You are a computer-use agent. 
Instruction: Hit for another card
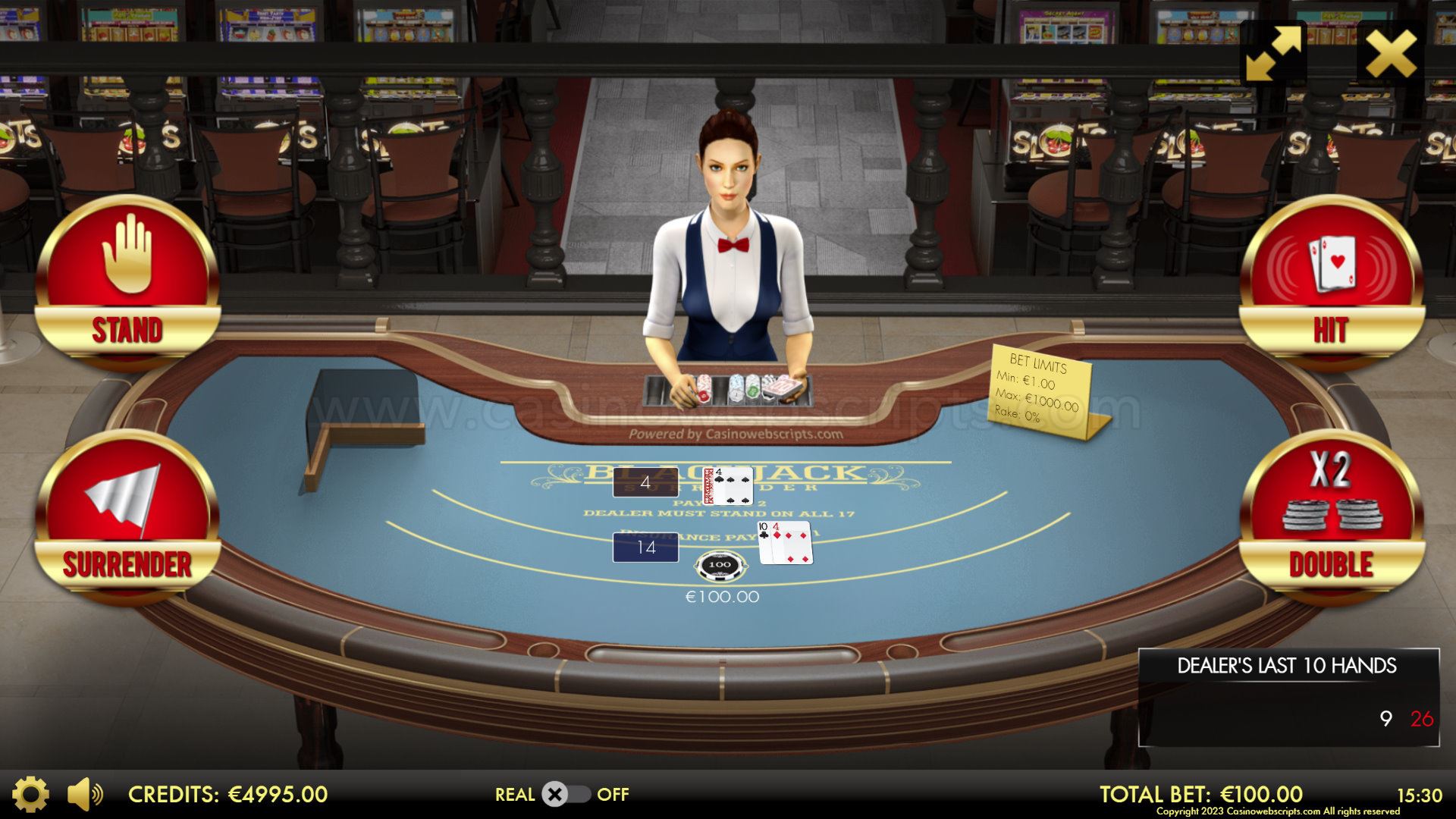click(1331, 281)
